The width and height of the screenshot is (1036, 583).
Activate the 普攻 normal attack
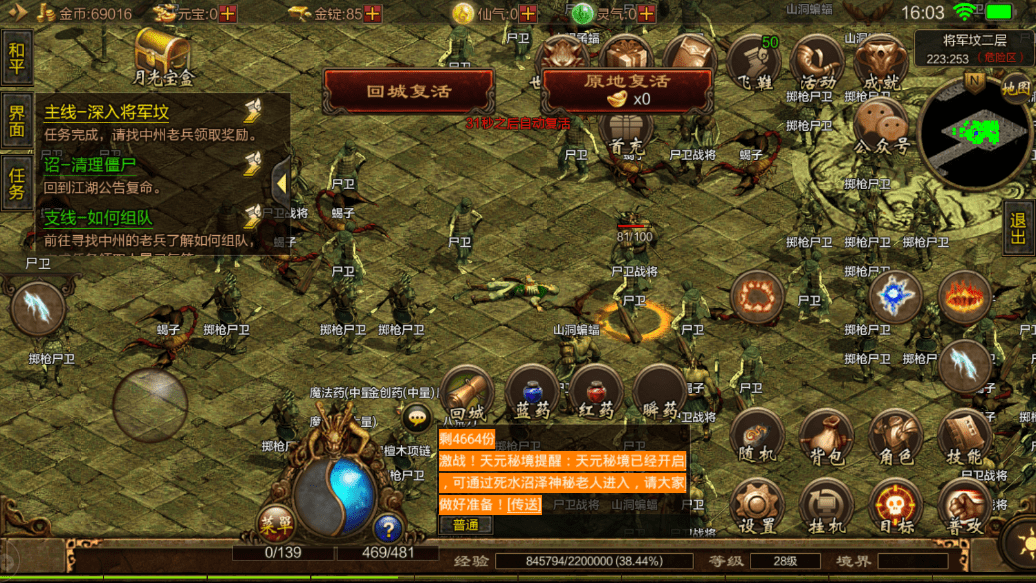tap(965, 506)
